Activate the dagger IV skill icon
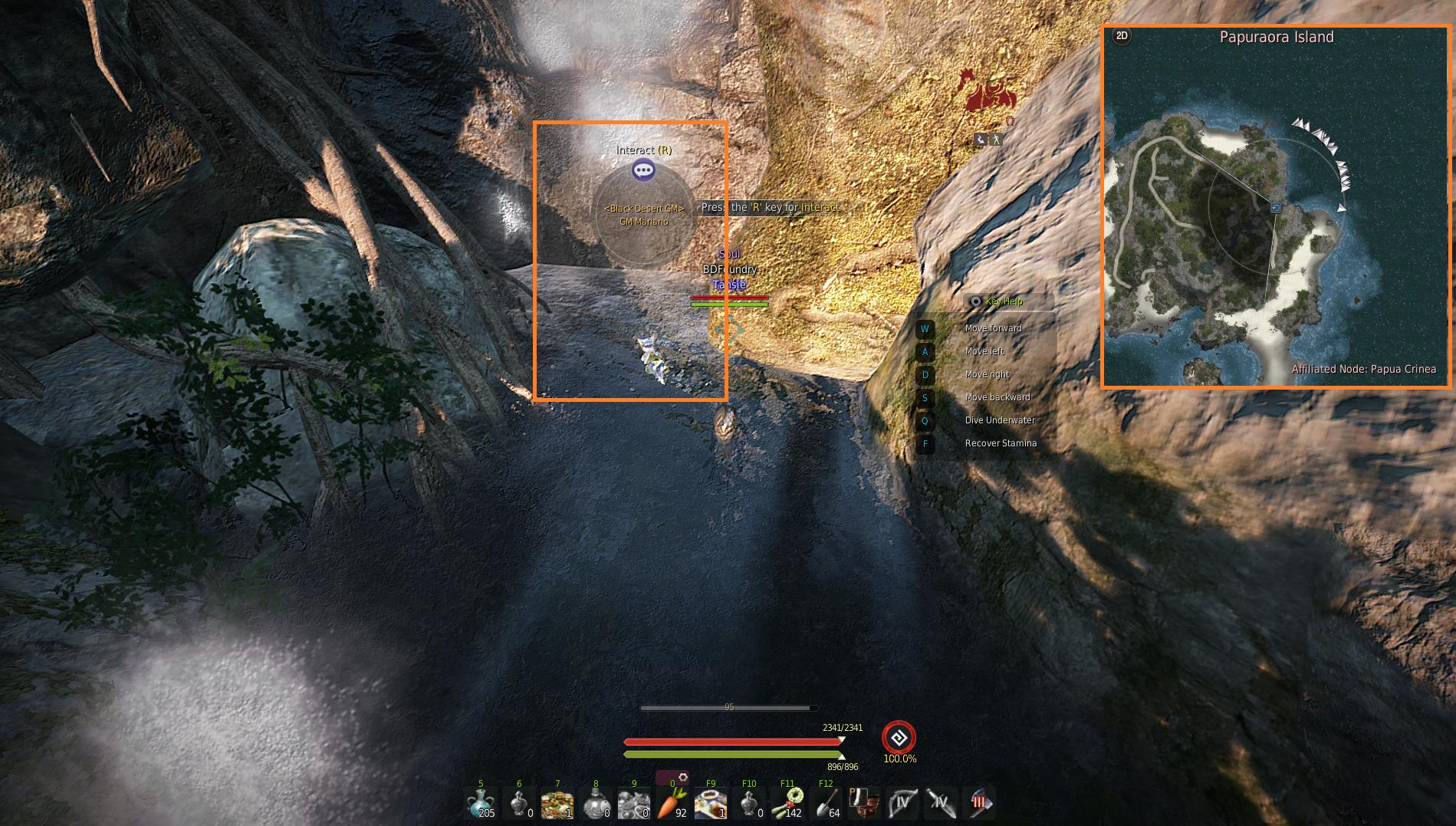The height and width of the screenshot is (826, 1456). pos(941,804)
